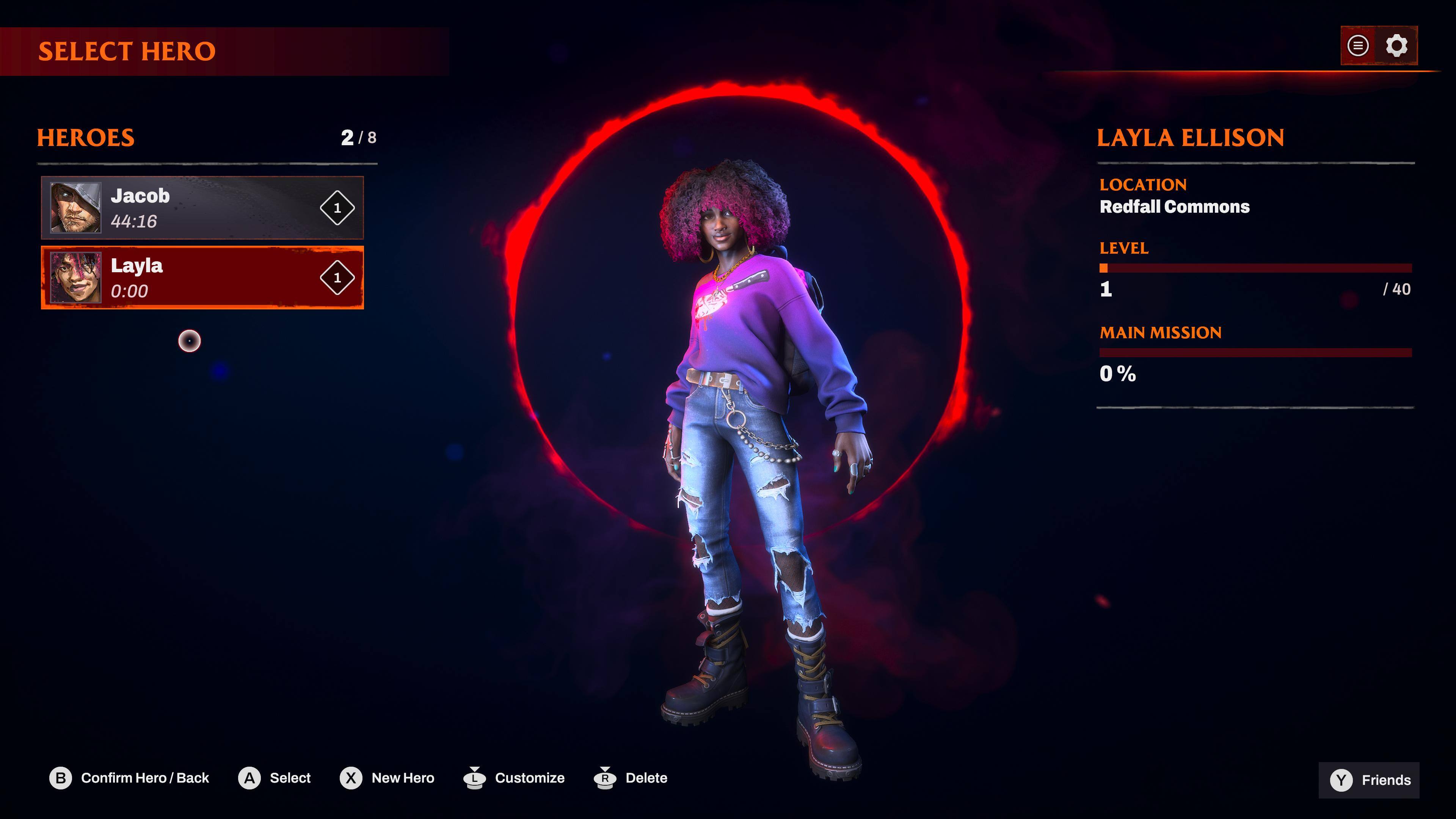This screenshot has width=1456, height=819.
Task: Open the gear settings icon
Action: tap(1396, 46)
